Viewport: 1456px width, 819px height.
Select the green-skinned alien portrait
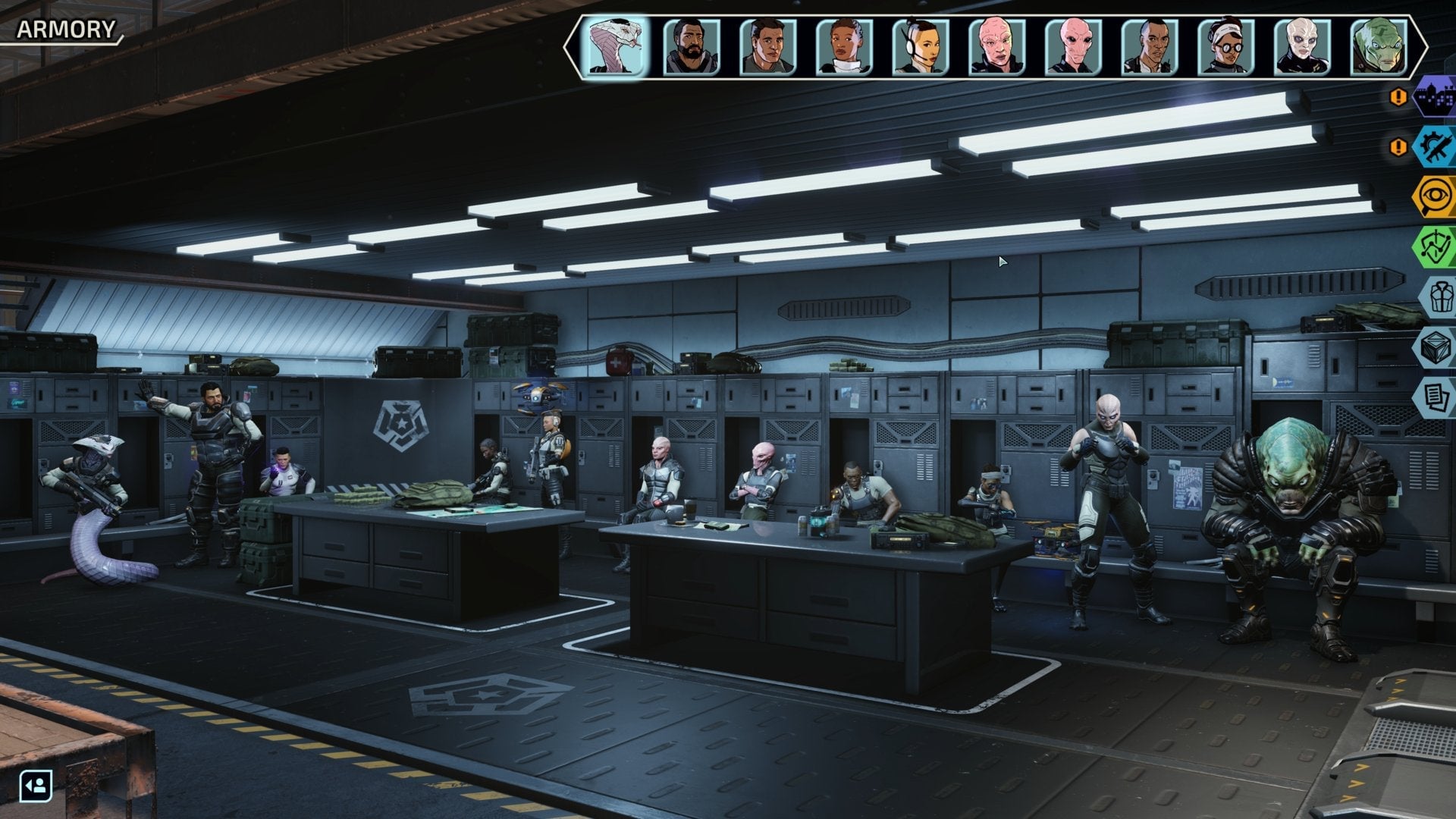[x=1379, y=47]
